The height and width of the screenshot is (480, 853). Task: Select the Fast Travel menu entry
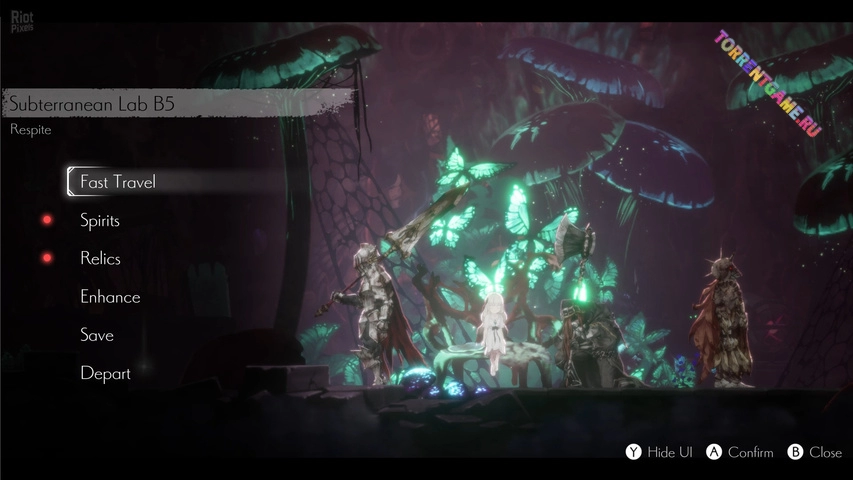click(118, 182)
